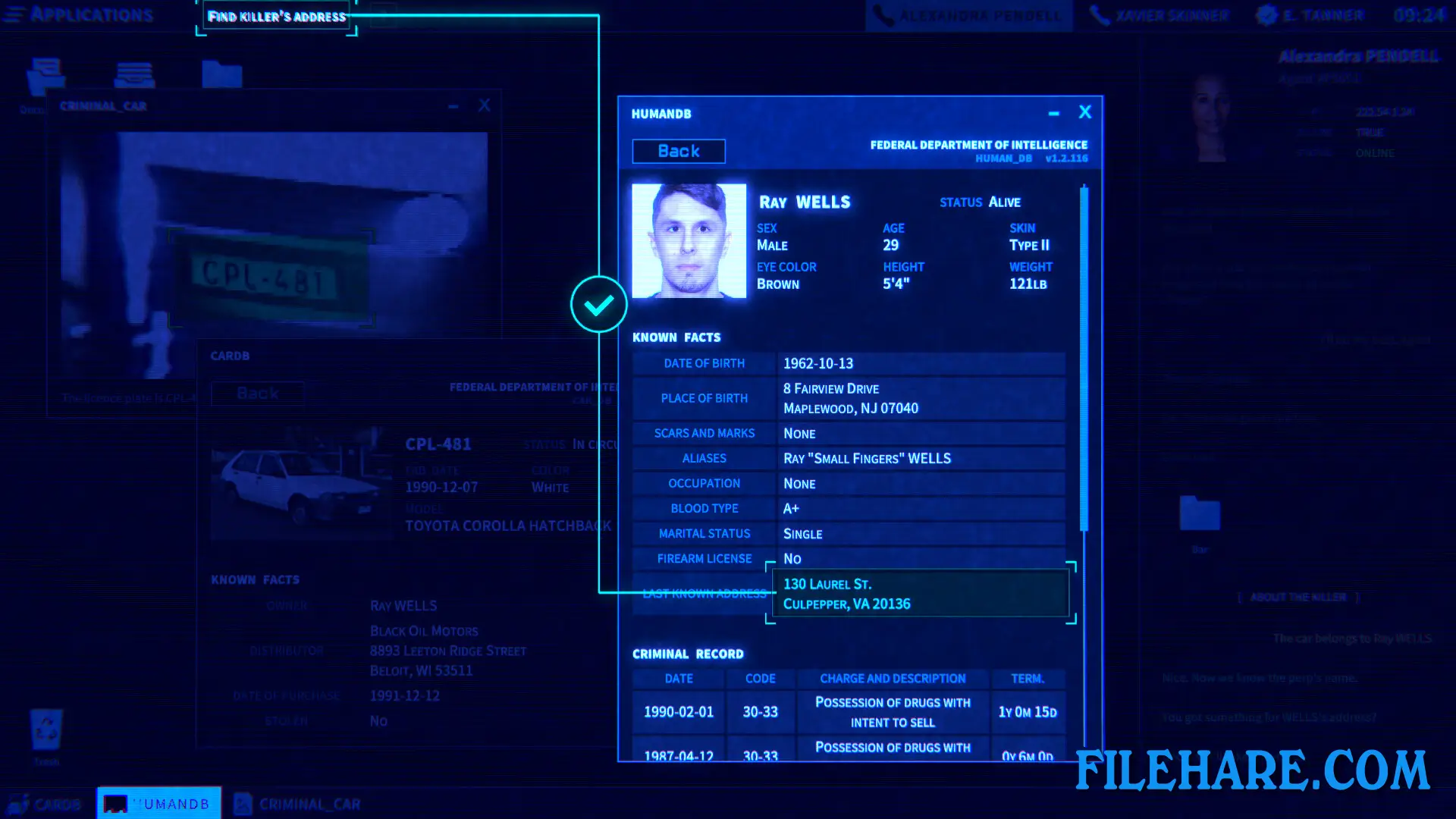Viewport: 1456px width, 819px height.
Task: Click the teal checkmark verification circle
Action: [x=598, y=304]
